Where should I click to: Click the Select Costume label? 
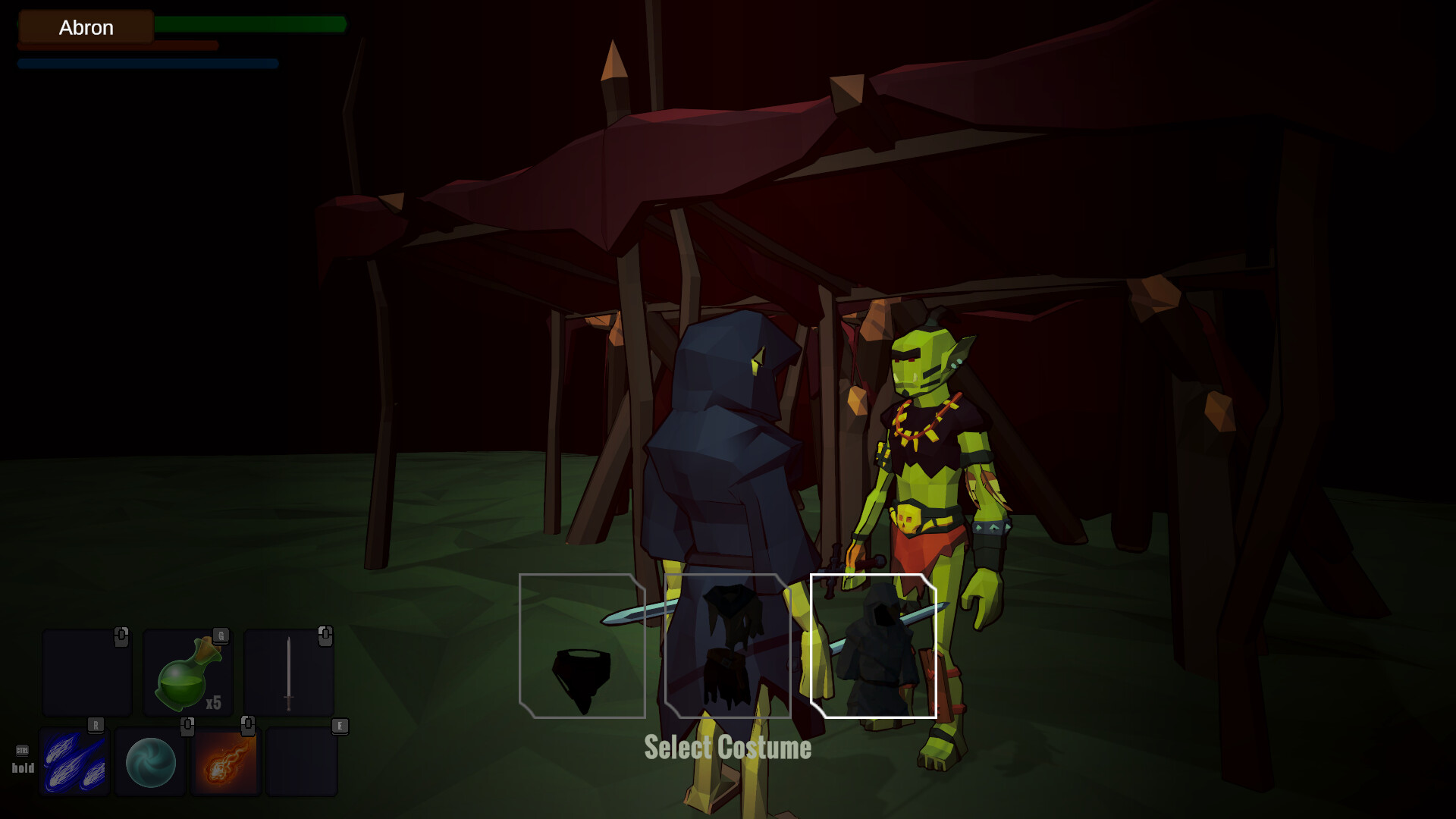click(x=727, y=748)
